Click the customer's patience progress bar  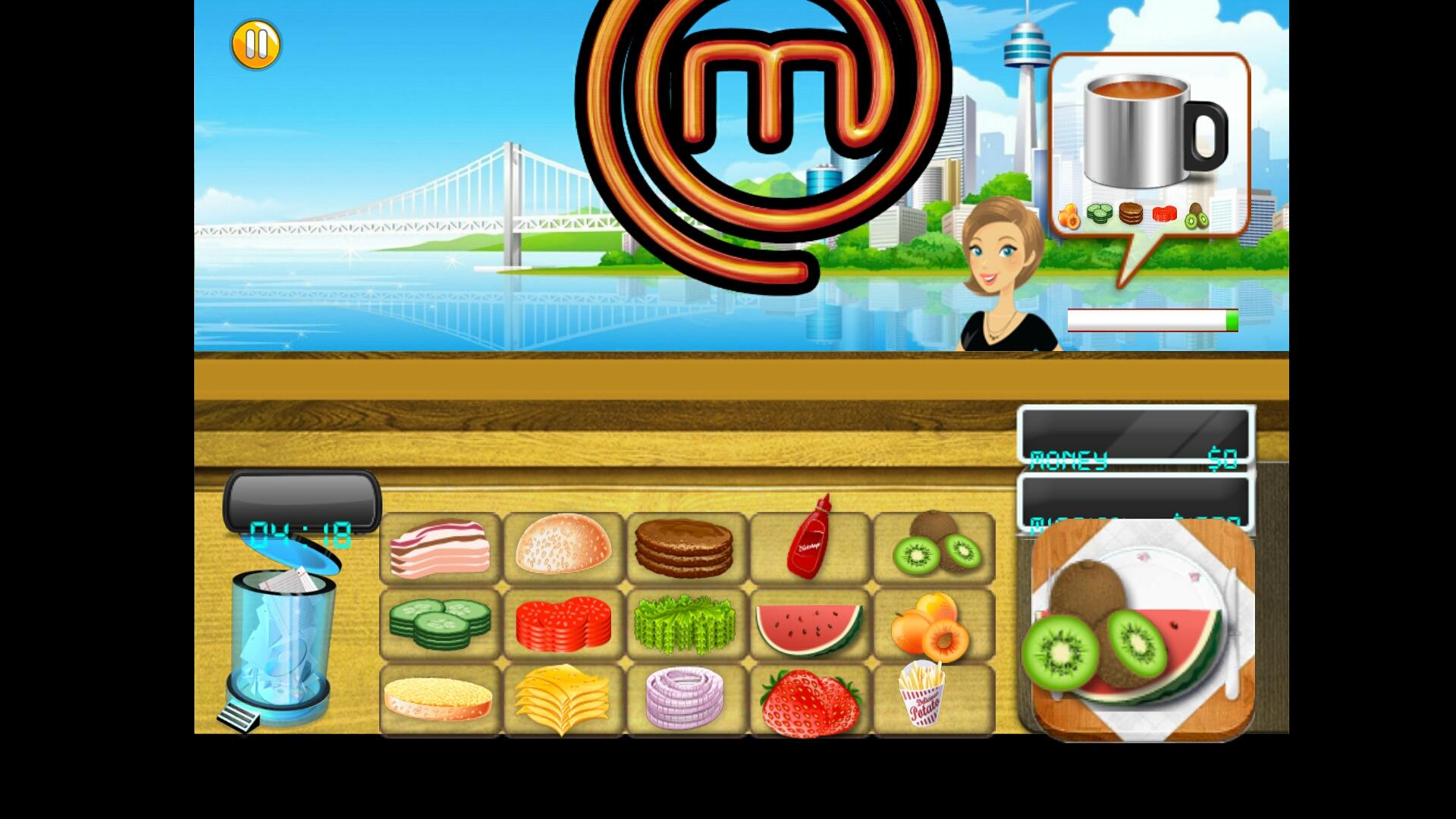pos(1151,320)
